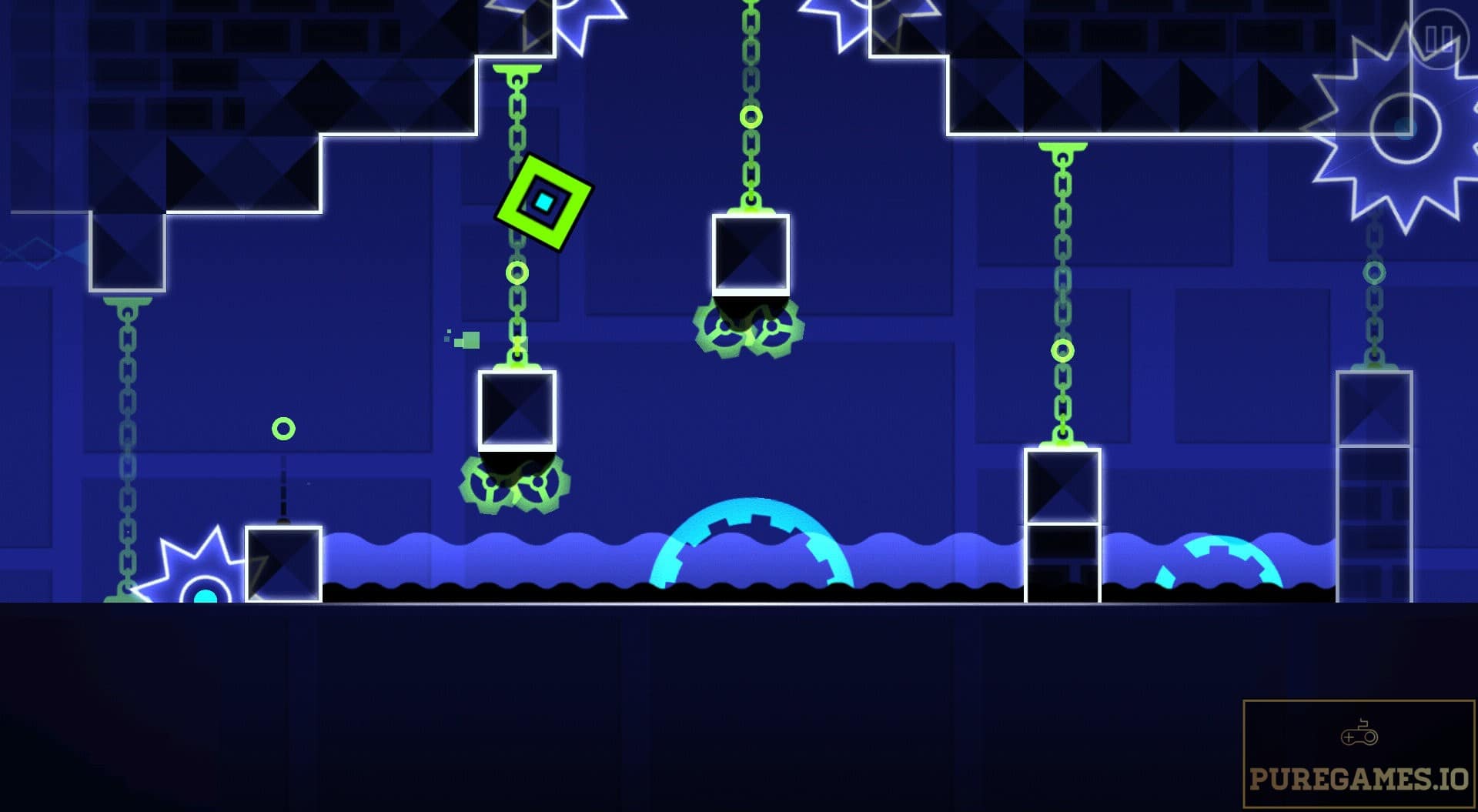This screenshot has width=1478, height=812.
Task: Click the spinning green gears under middle hammer
Action: pos(748,327)
